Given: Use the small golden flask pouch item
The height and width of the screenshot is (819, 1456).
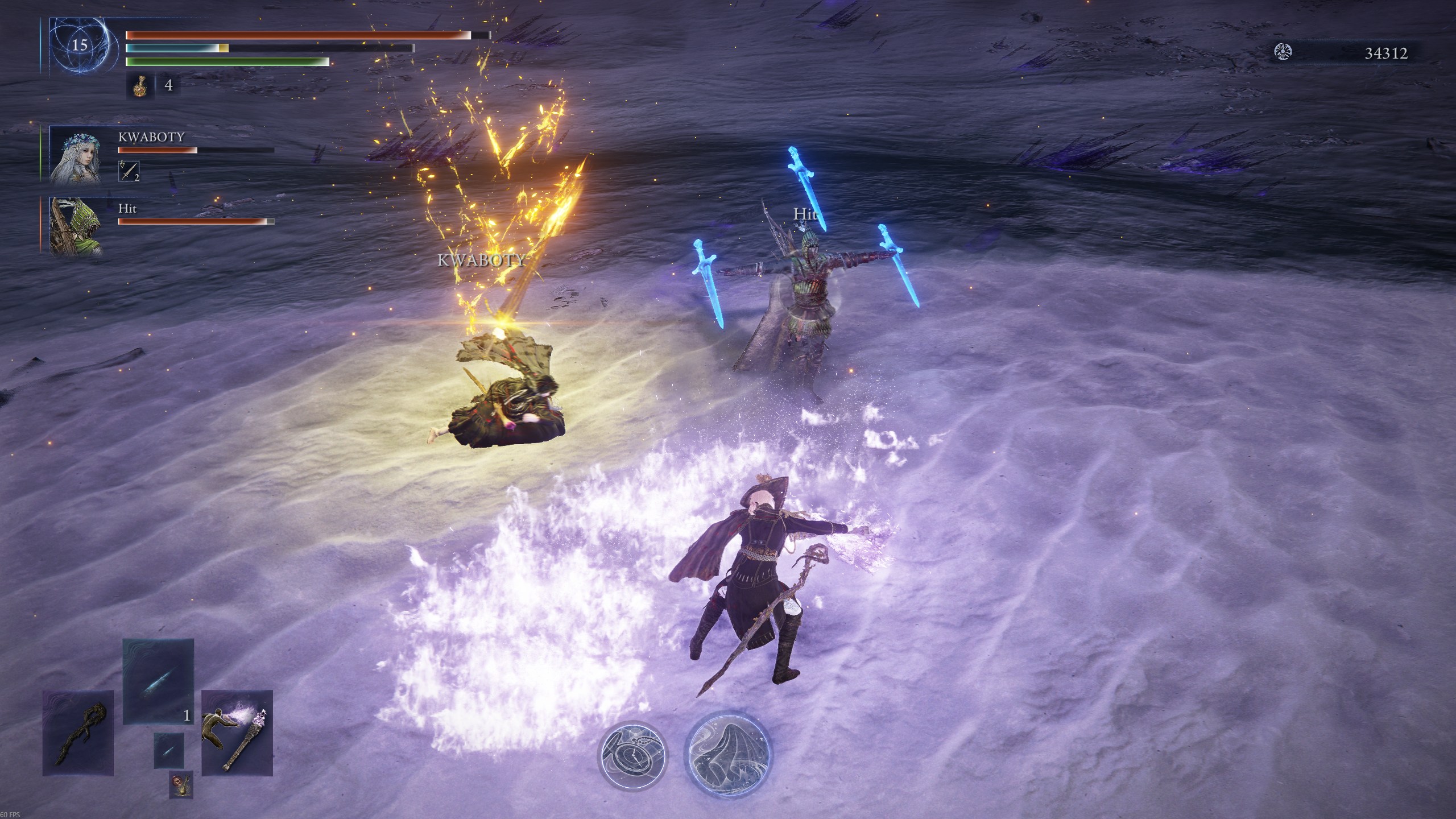Looking at the screenshot, I should 181,784.
